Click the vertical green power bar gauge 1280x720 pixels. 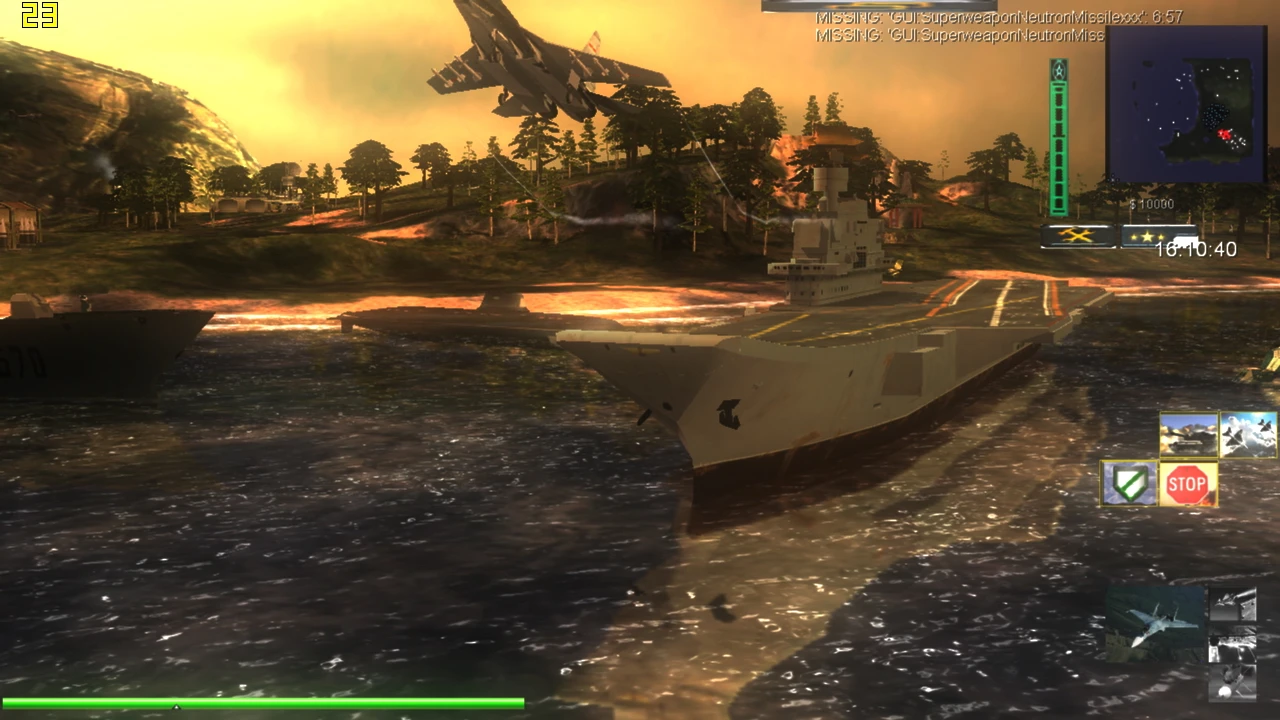click(x=1057, y=135)
